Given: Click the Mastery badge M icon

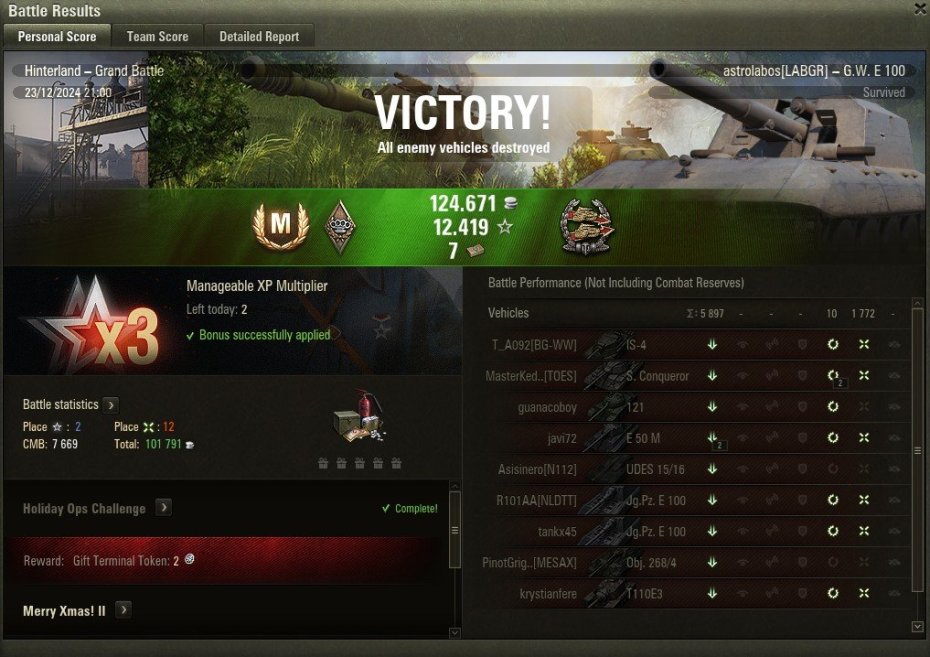Looking at the screenshot, I should 280,226.
